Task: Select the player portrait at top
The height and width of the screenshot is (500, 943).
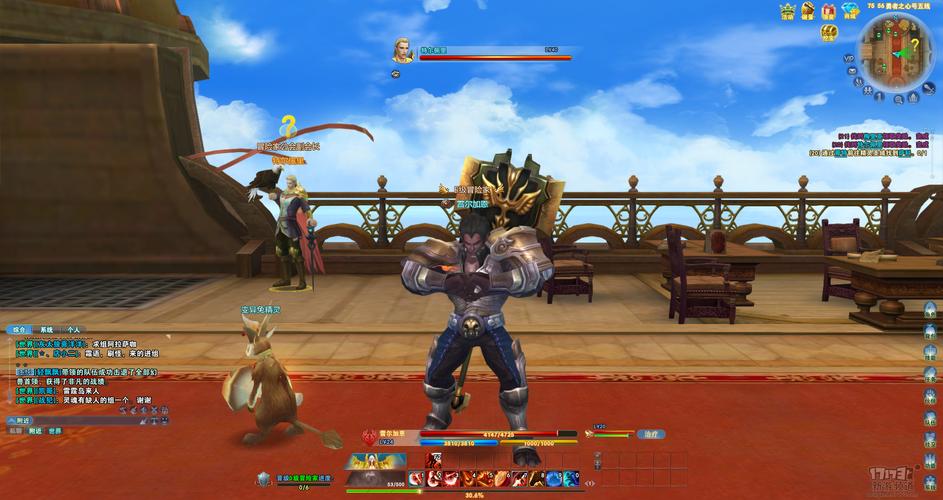Action: pyautogui.click(x=402, y=50)
